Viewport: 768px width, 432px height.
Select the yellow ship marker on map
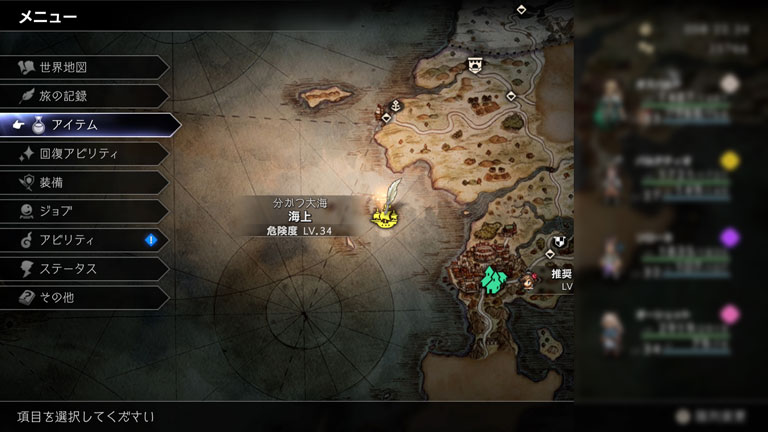(x=384, y=215)
